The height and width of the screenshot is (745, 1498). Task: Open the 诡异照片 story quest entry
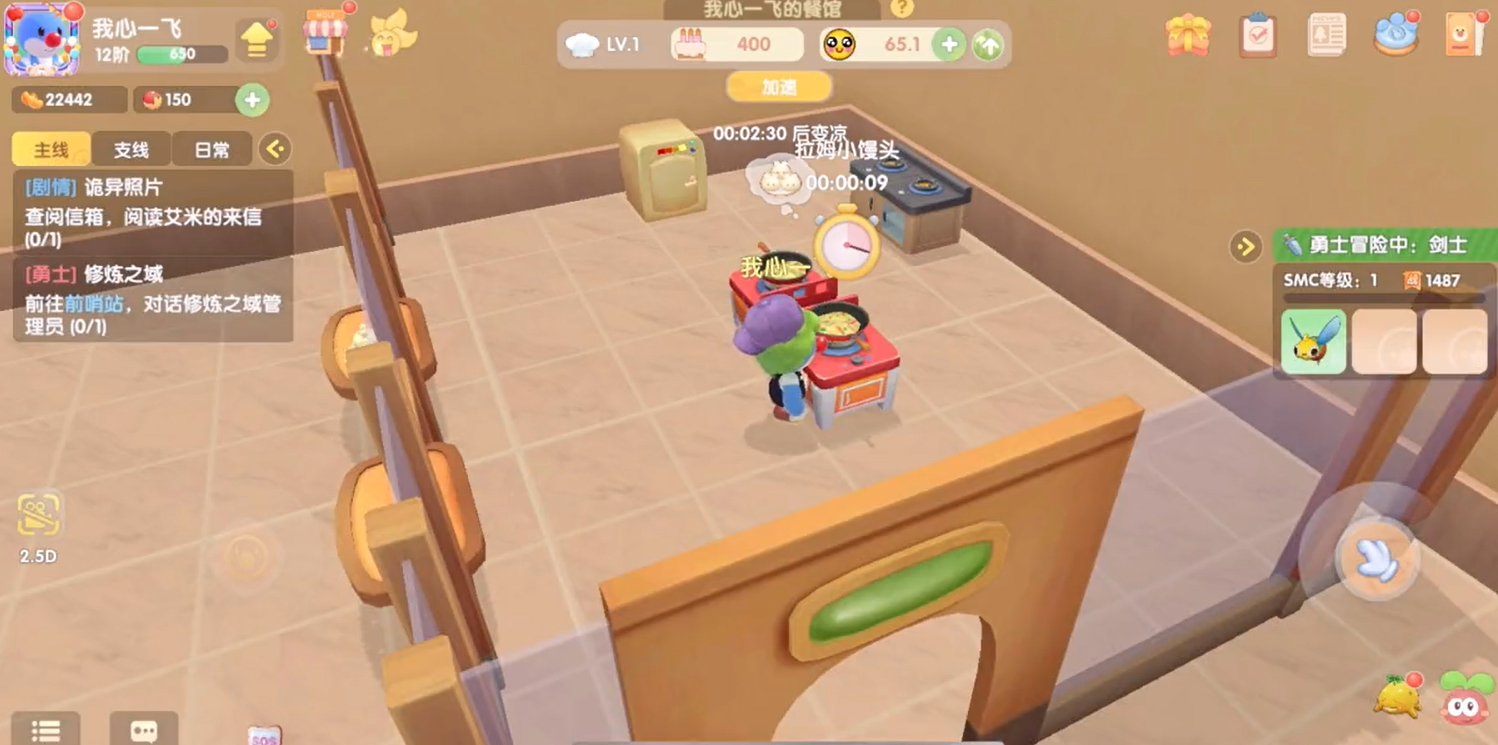click(x=152, y=212)
